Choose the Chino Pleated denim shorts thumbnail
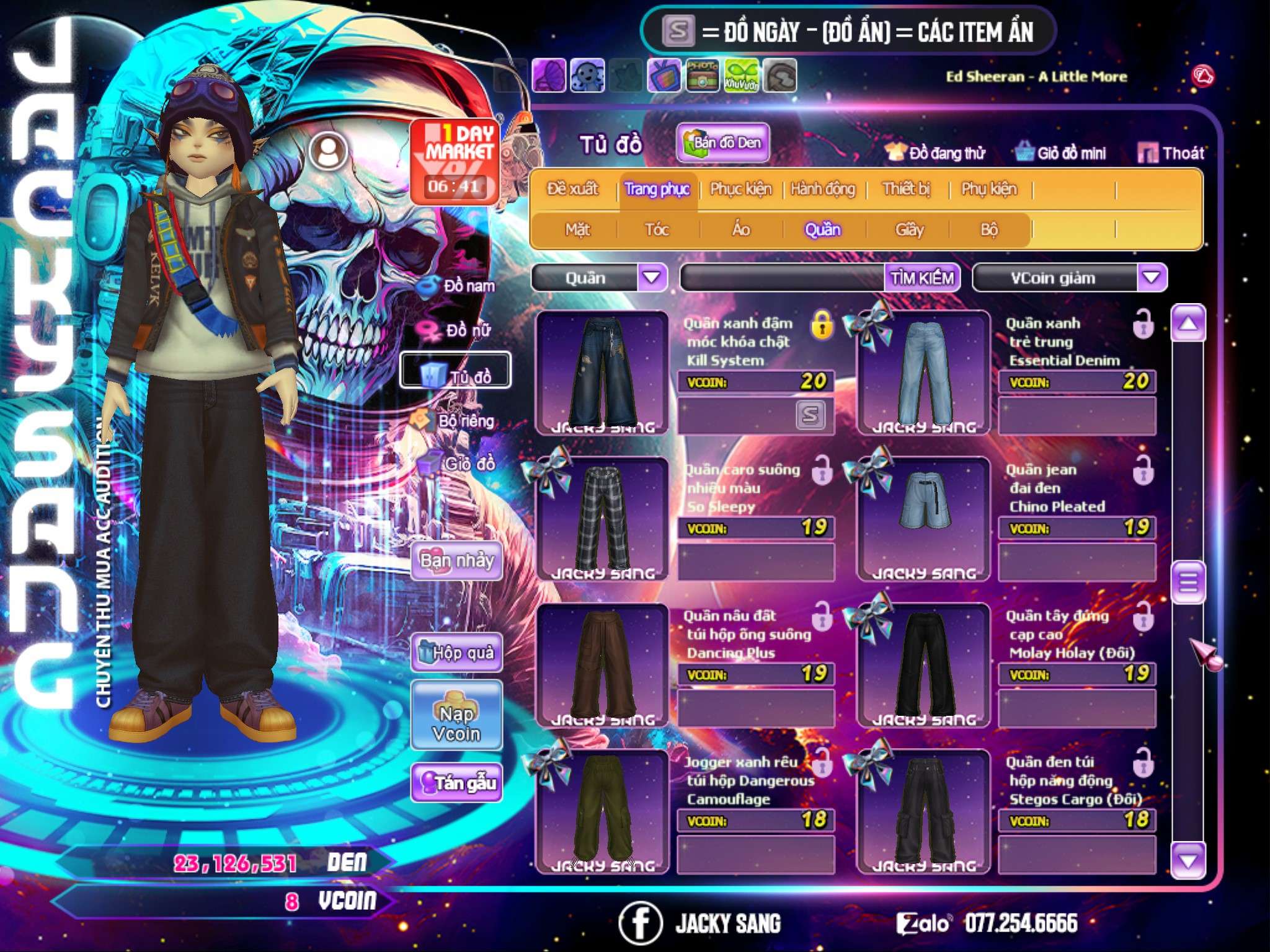The width and height of the screenshot is (1270, 952). click(923, 518)
